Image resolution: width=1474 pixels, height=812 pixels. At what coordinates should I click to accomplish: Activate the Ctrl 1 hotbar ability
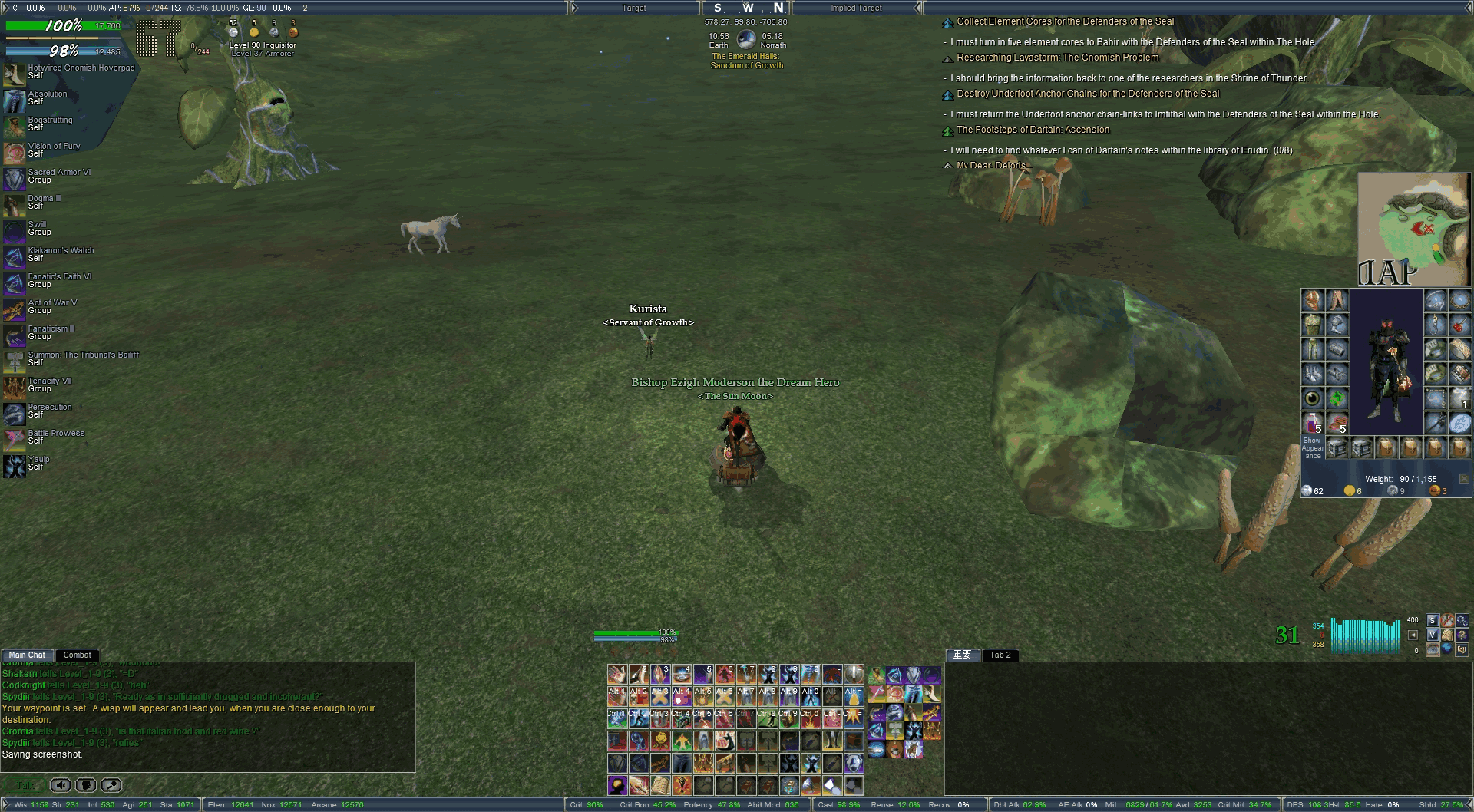click(617, 718)
